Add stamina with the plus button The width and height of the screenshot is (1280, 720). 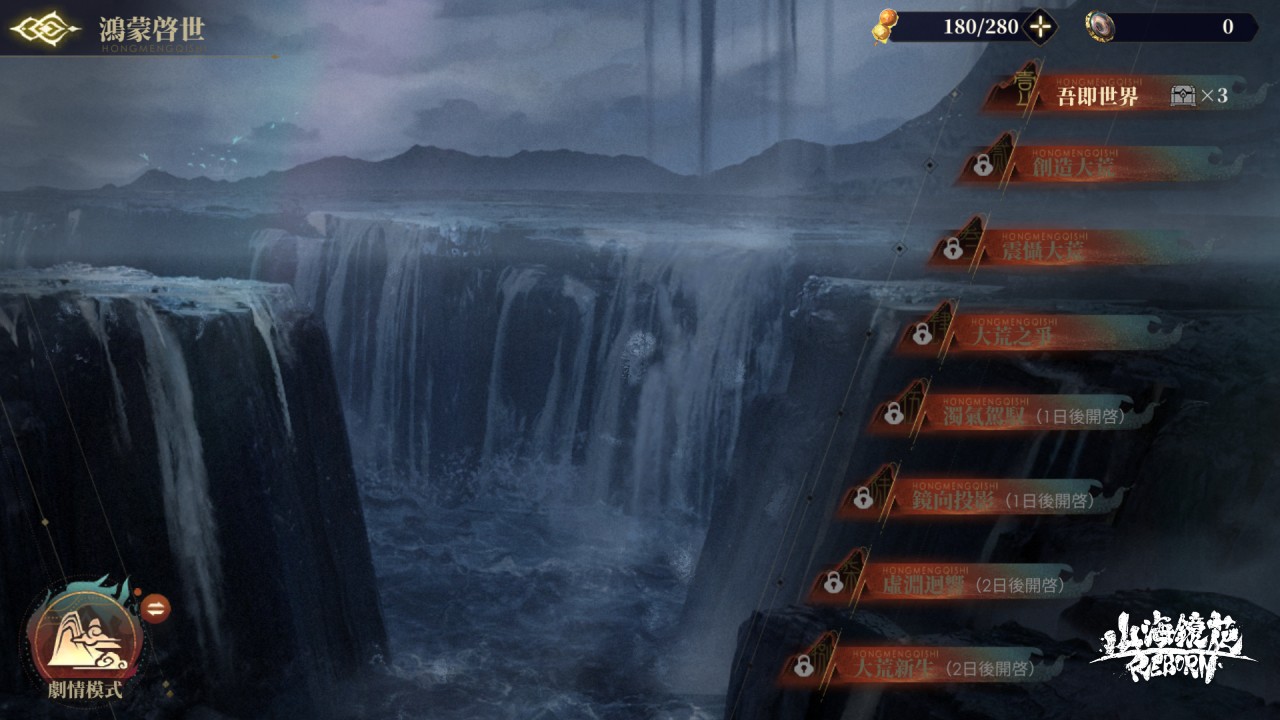coord(1041,27)
